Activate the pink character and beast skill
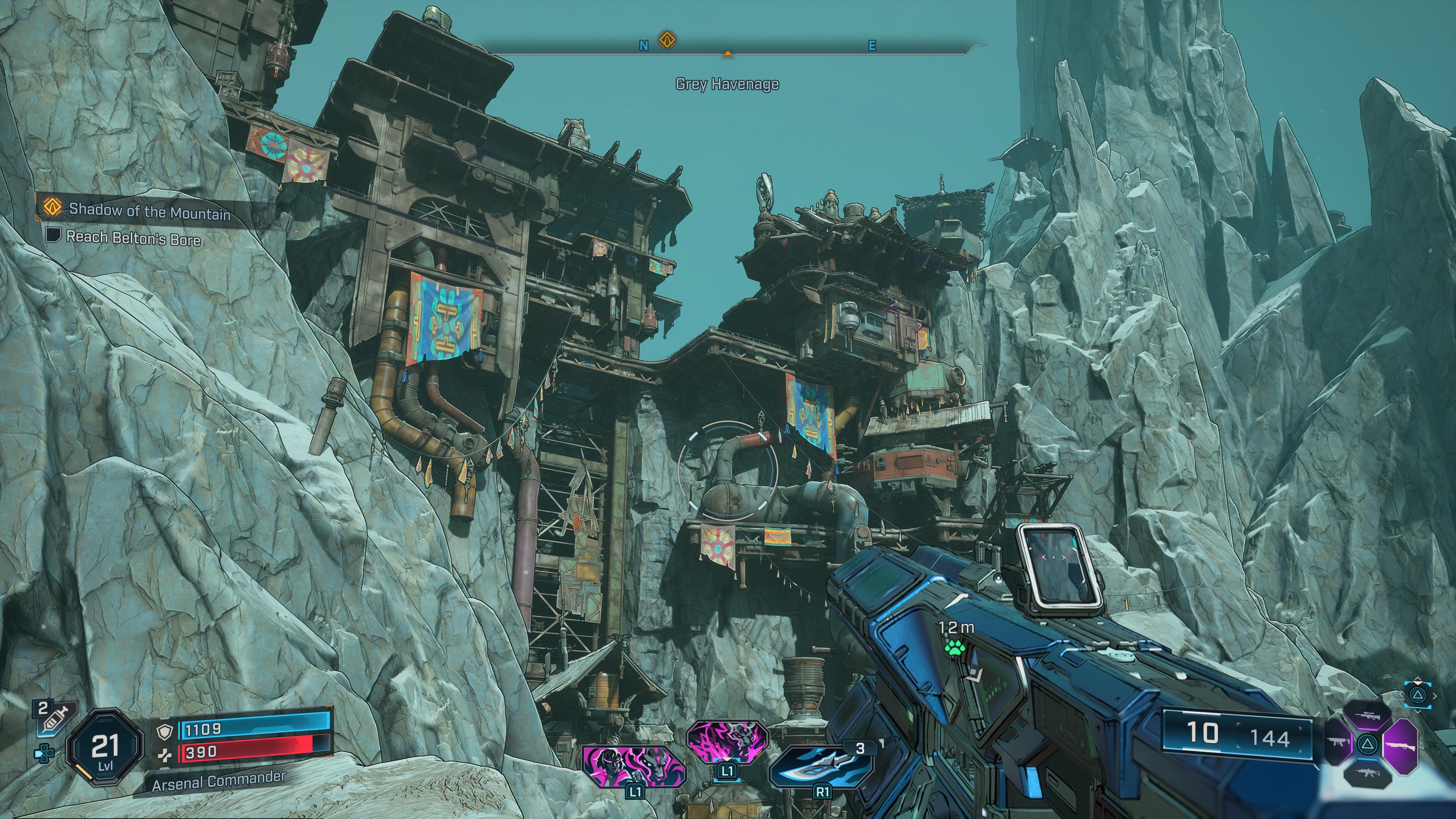 634,766
